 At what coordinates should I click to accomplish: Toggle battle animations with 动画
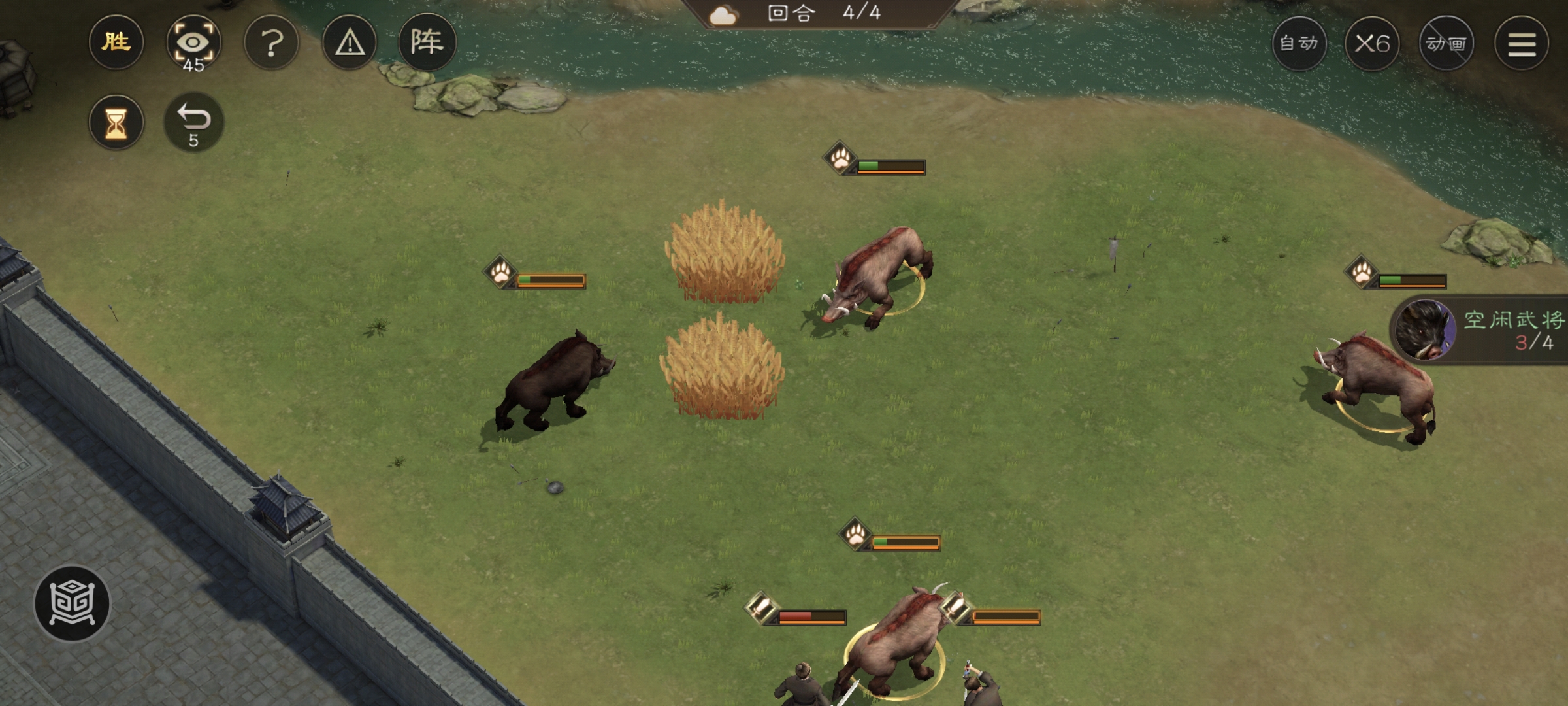coord(1446,44)
